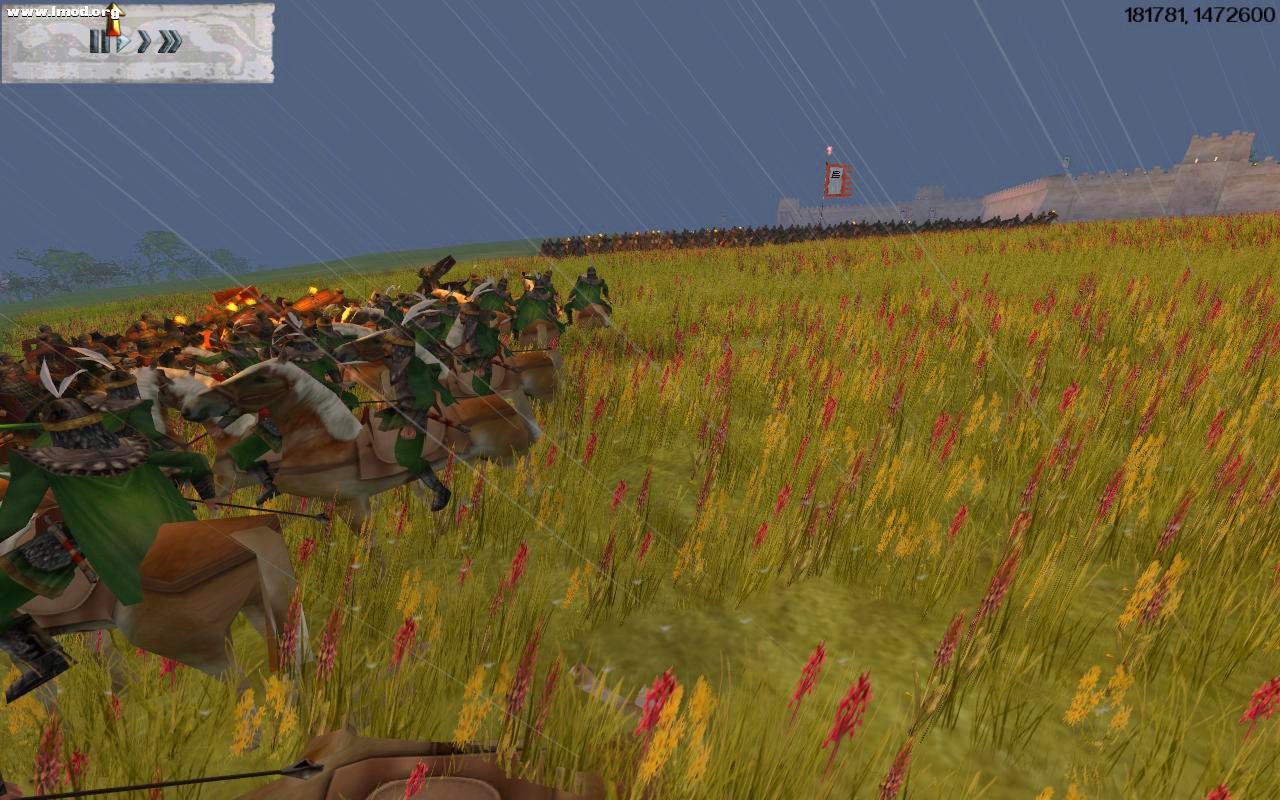The height and width of the screenshot is (800, 1280).
Task: Speed up battle using single chevron
Action: (x=142, y=41)
